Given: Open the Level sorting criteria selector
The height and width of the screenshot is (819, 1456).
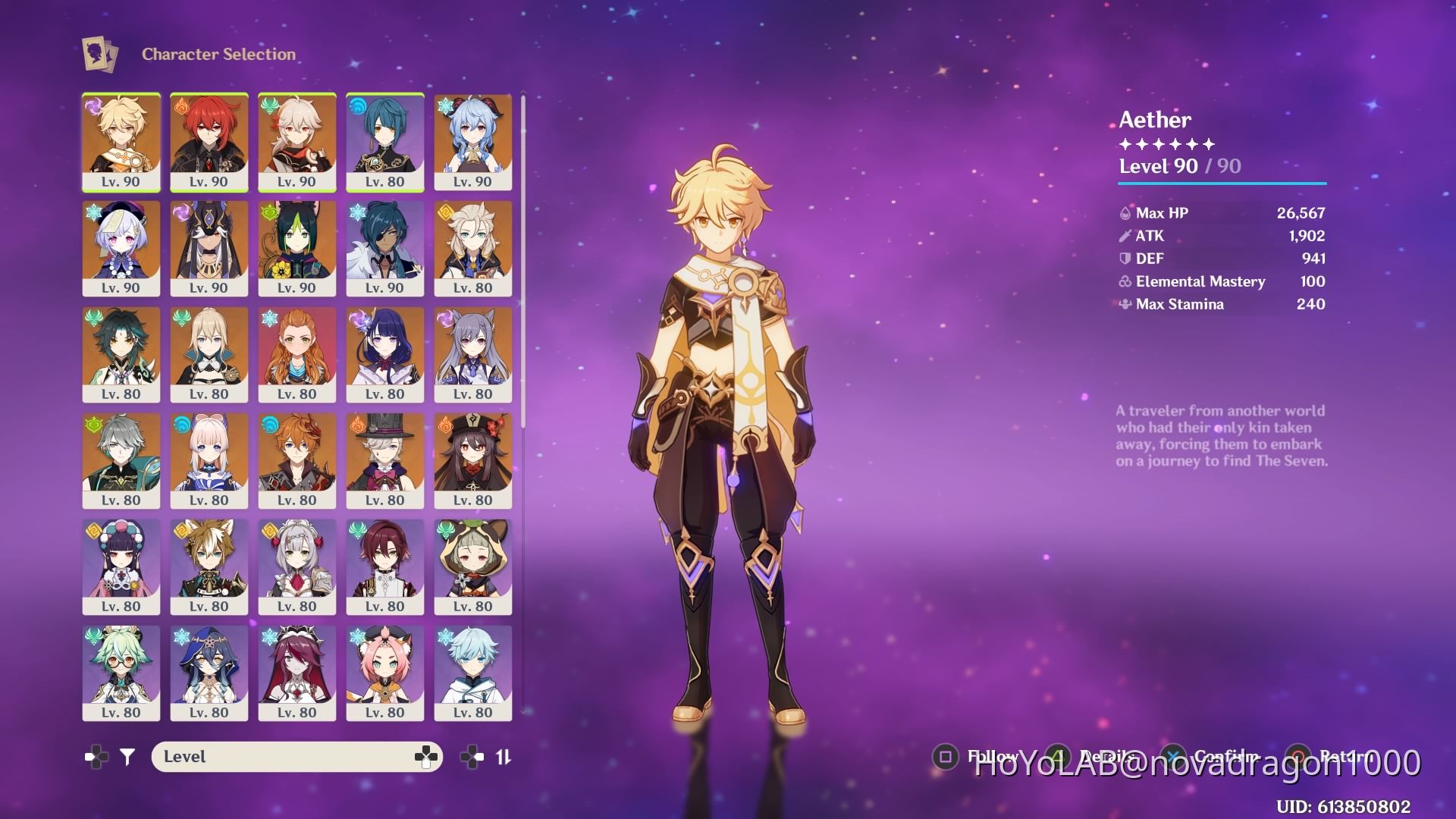Looking at the screenshot, I should point(296,756).
